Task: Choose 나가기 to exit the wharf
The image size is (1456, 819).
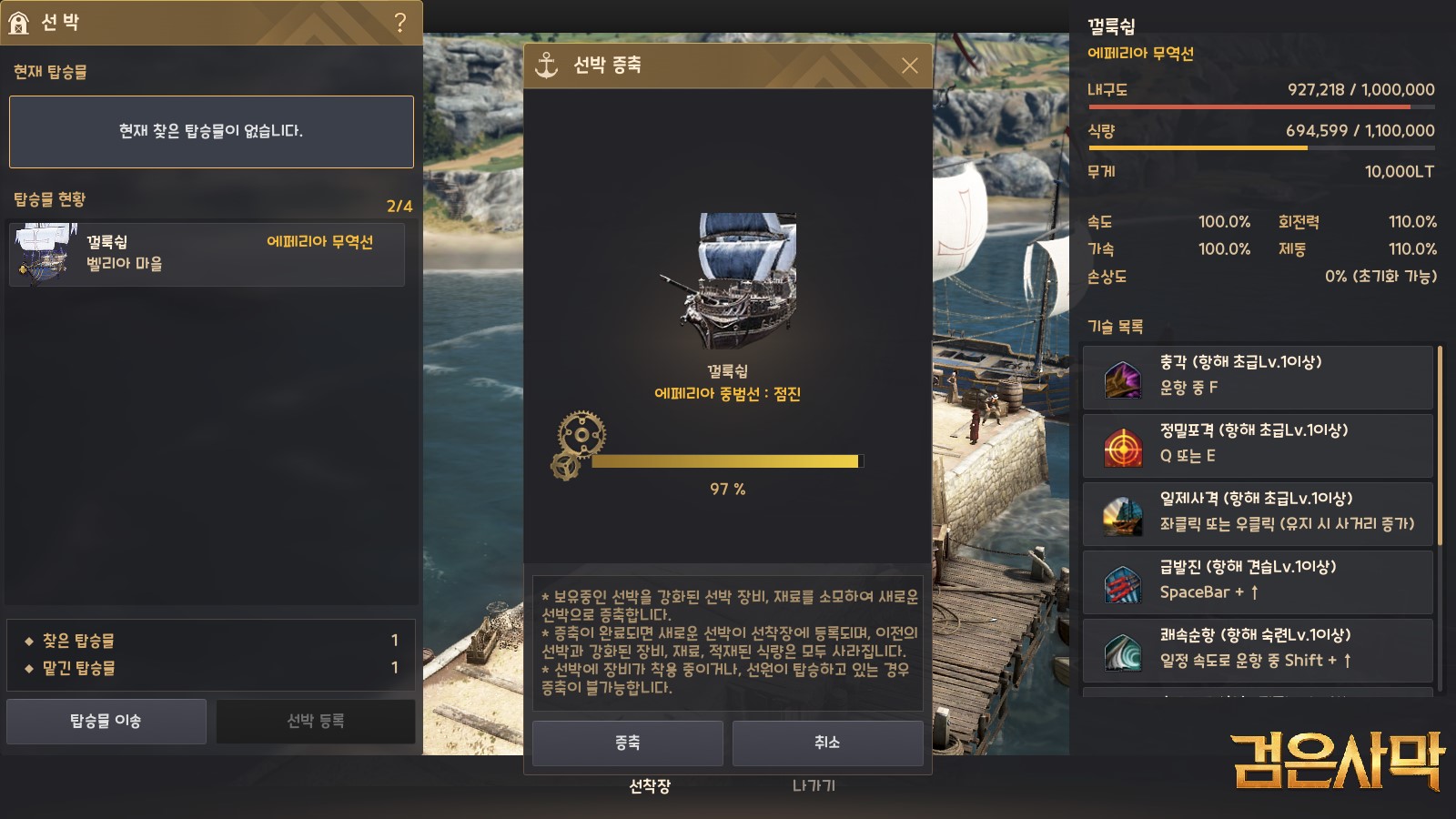Action: click(x=814, y=785)
